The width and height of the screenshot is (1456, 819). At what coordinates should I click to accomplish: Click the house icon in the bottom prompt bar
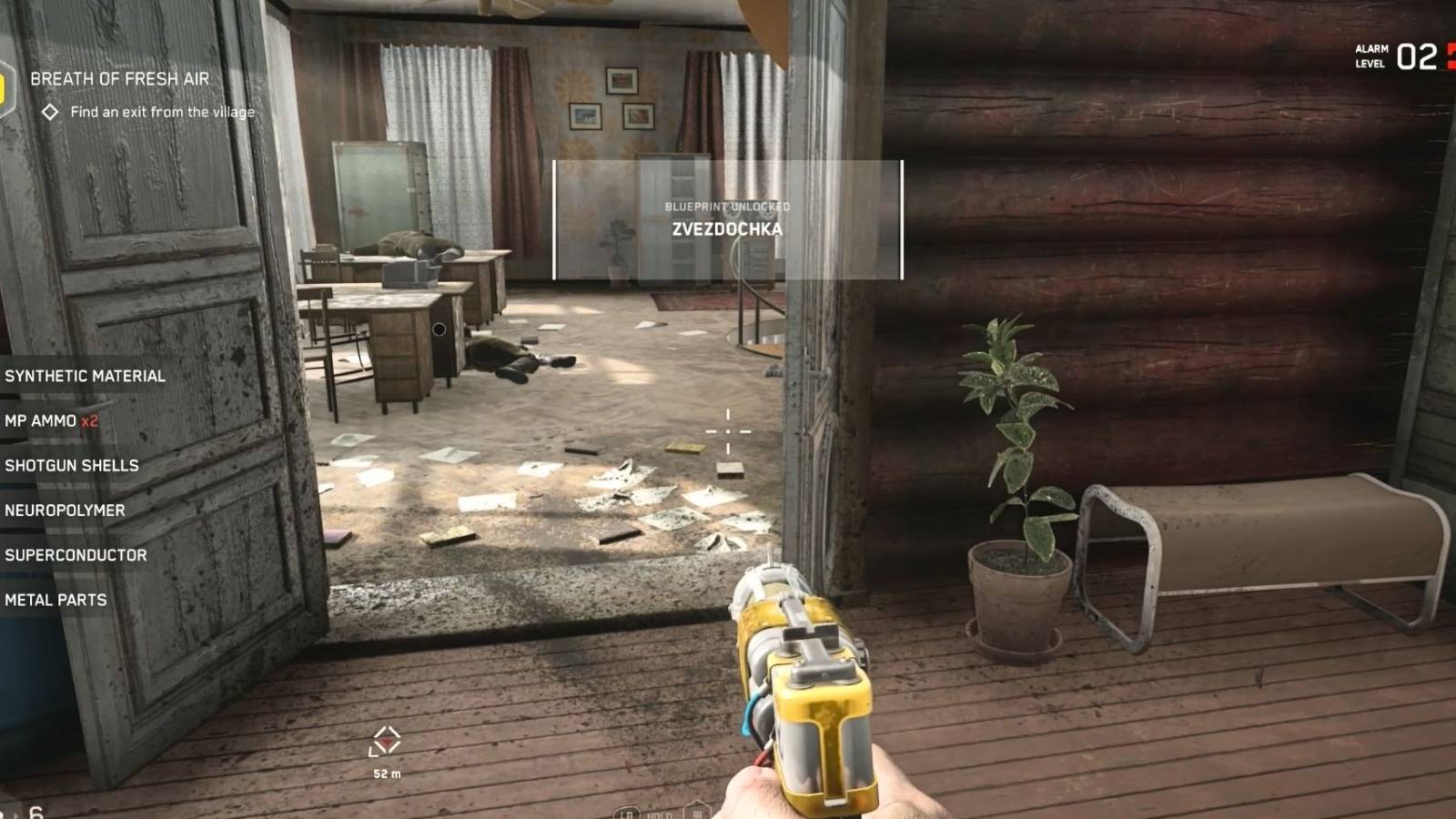pos(697,808)
